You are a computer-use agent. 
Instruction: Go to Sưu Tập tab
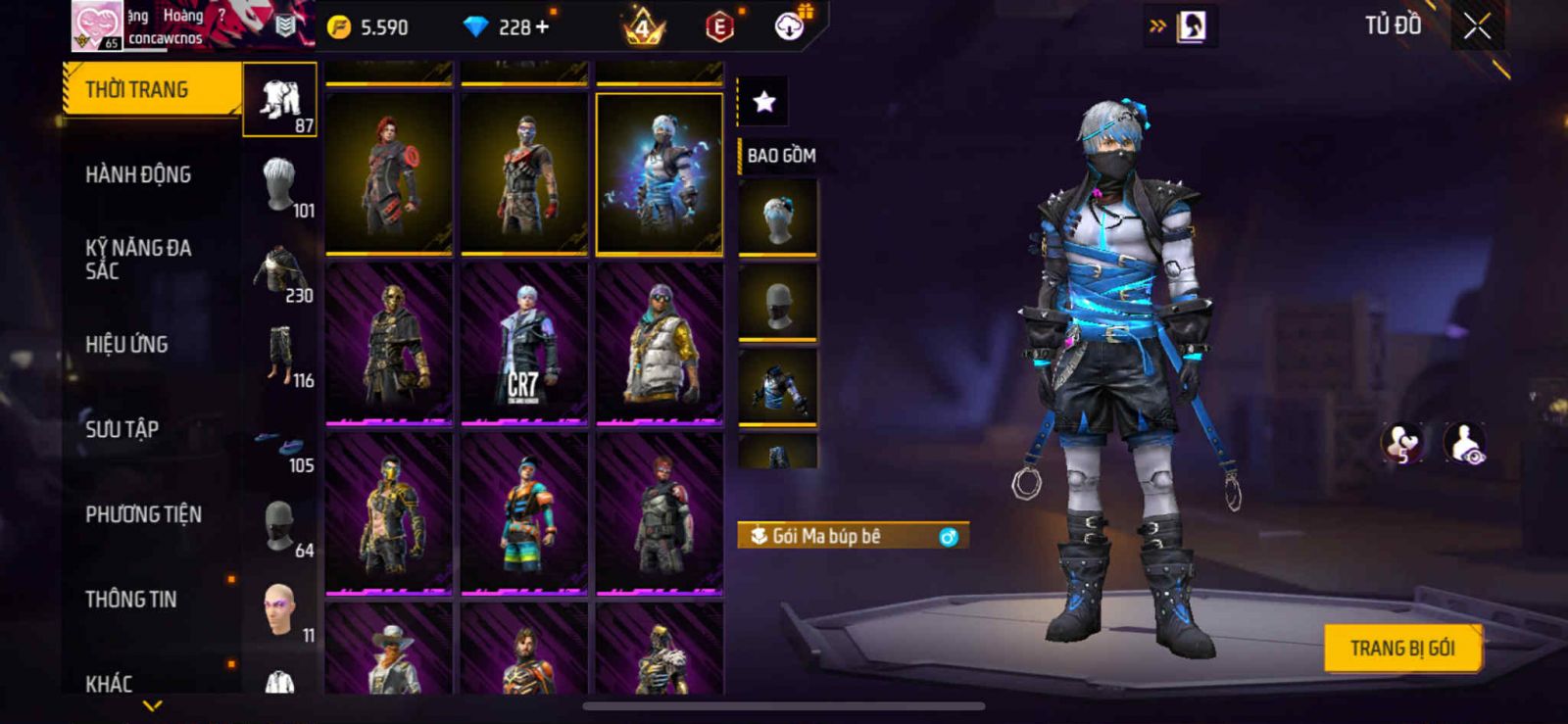(122, 429)
